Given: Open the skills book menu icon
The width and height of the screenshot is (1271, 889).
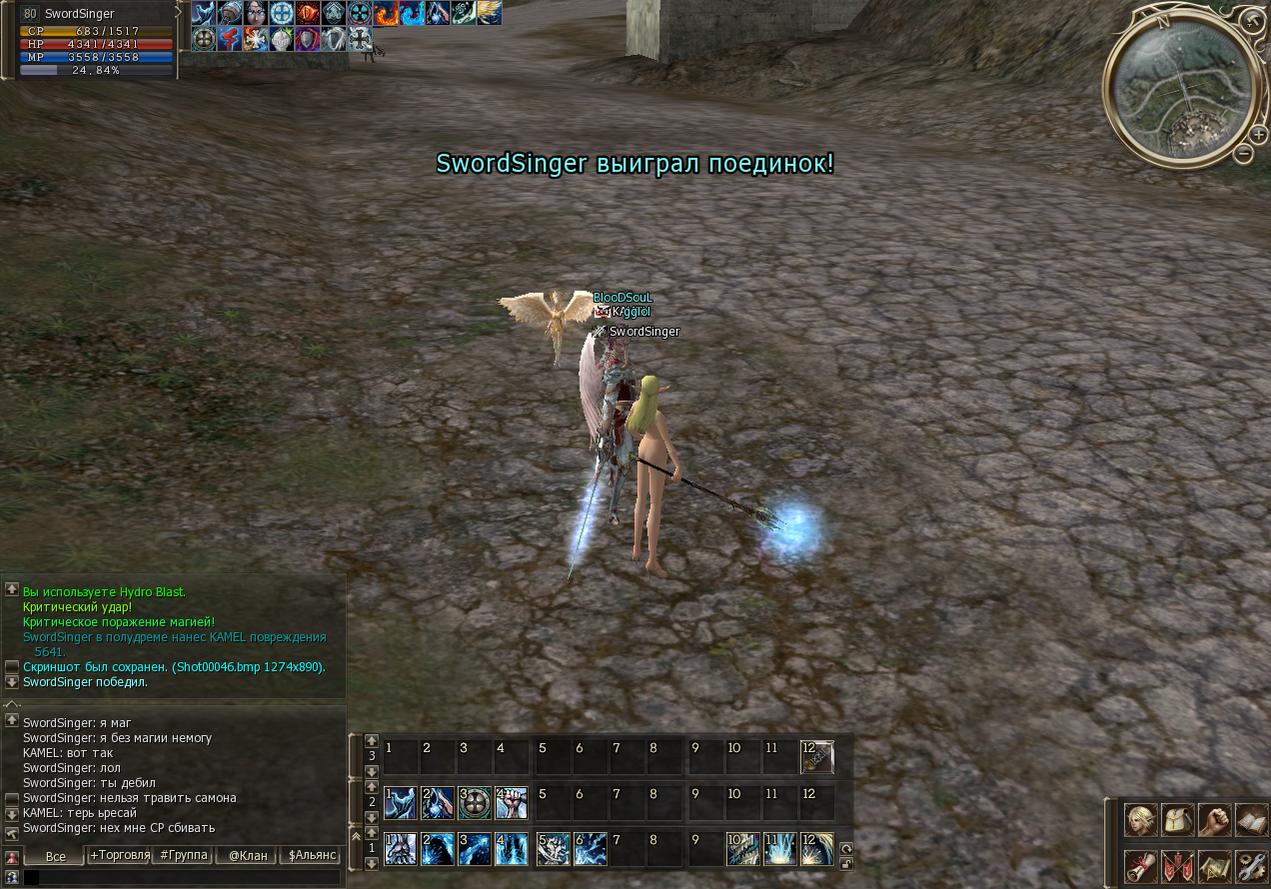Looking at the screenshot, I should (x=1251, y=820).
